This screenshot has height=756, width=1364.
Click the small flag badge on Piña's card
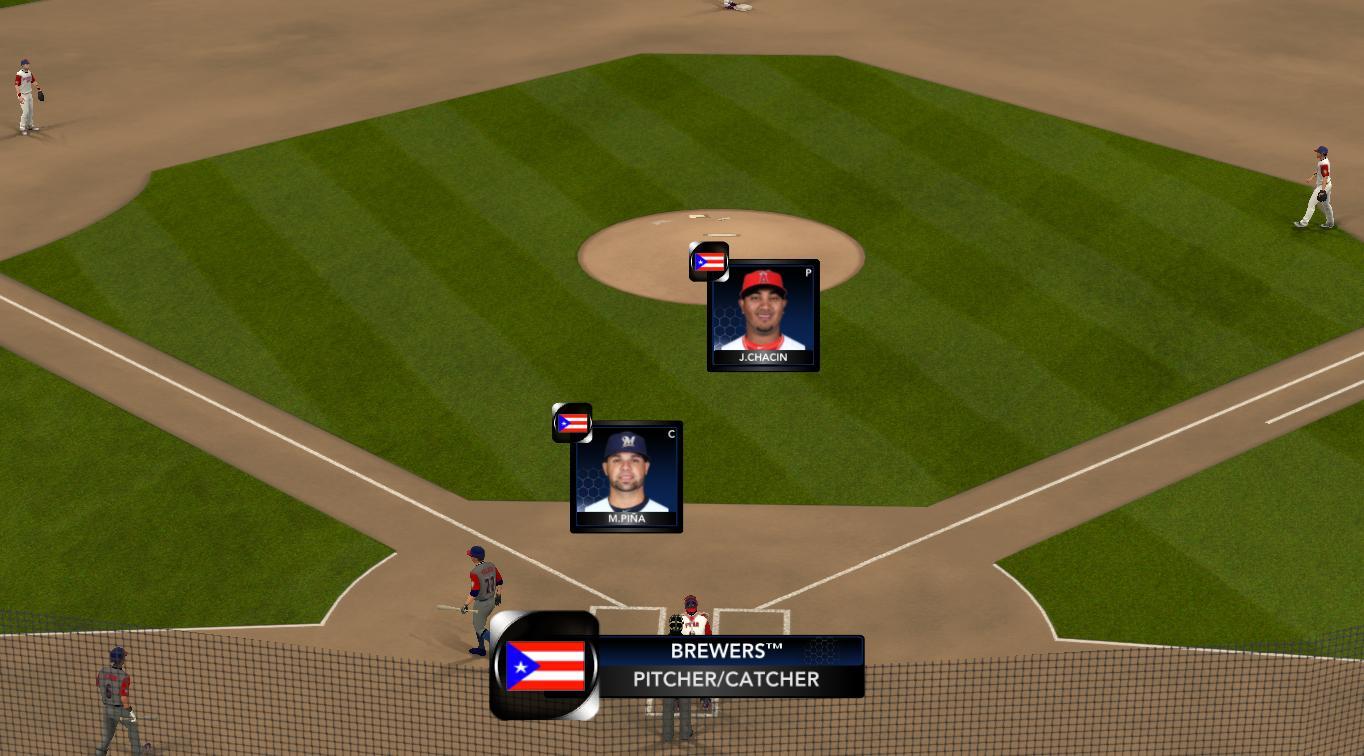(x=572, y=423)
